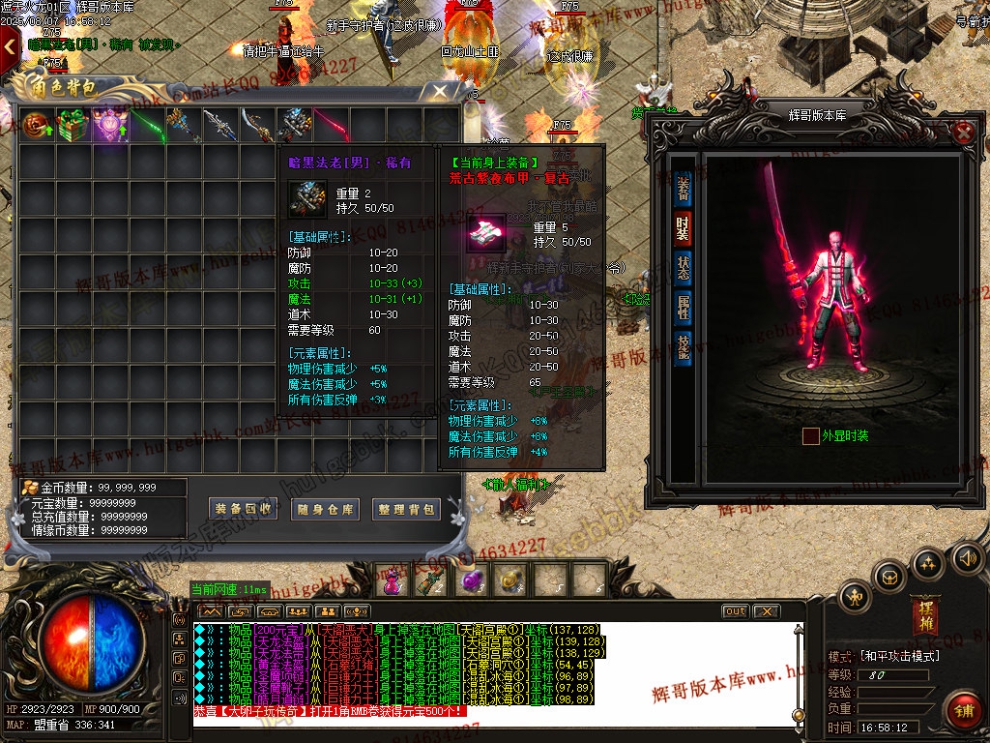Select the green gift box item
The width and height of the screenshot is (990, 743).
pos(73,126)
